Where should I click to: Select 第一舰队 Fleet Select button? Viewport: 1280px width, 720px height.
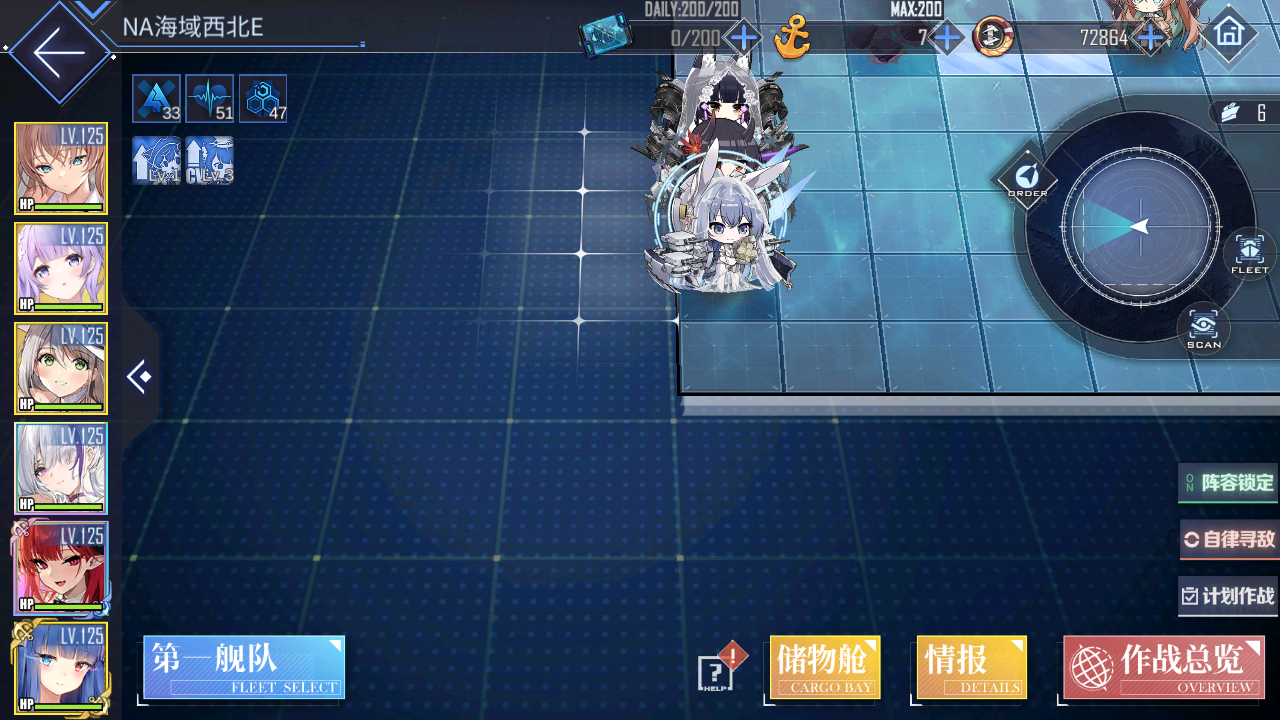point(244,667)
